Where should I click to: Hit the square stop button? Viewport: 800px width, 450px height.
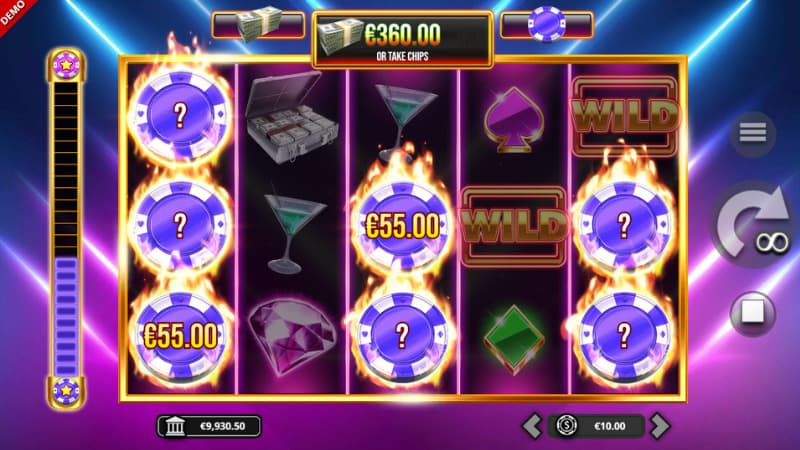pyautogui.click(x=752, y=314)
